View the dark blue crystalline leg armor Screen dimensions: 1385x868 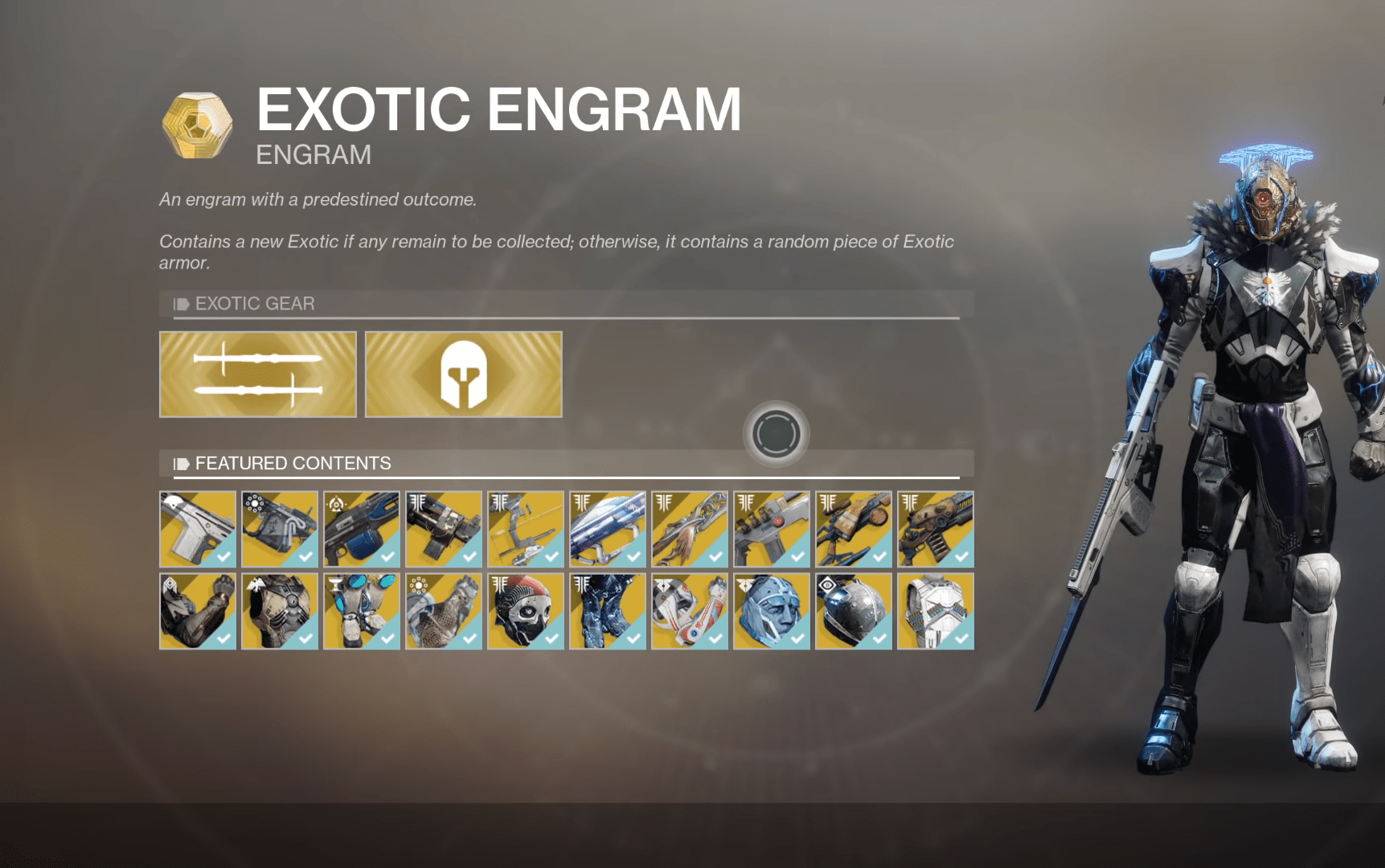tap(608, 611)
